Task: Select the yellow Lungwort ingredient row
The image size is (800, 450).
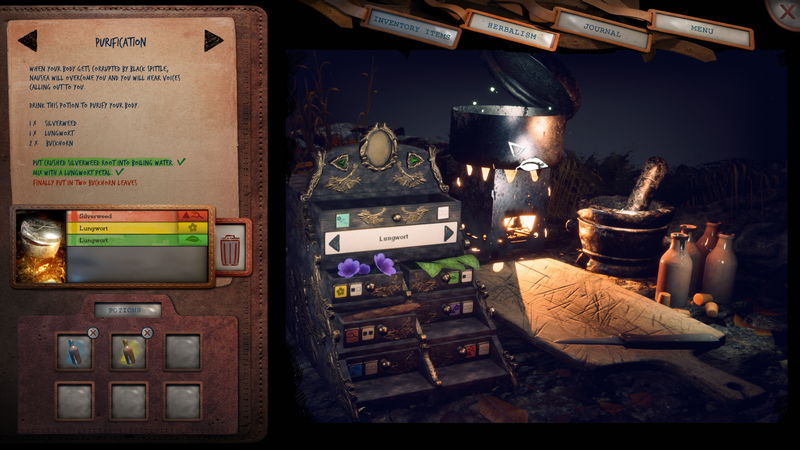Action: (137, 228)
